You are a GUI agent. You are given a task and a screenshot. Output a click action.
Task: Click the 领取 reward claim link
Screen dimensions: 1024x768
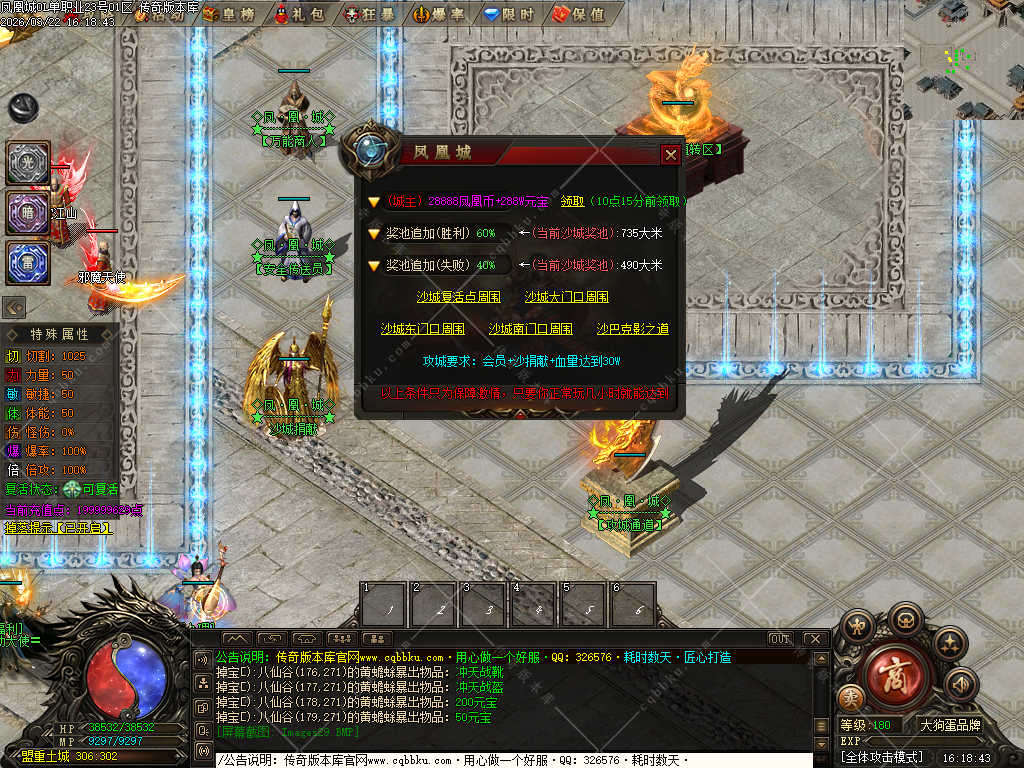click(x=572, y=201)
